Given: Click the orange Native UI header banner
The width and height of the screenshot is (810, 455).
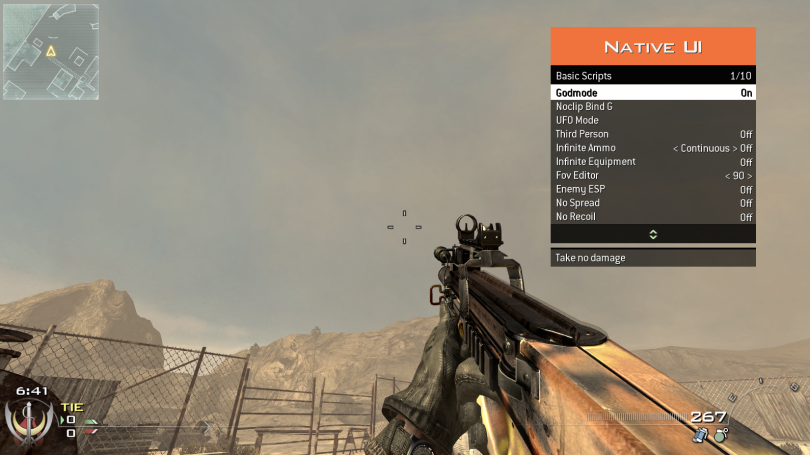Looking at the screenshot, I should tap(653, 46).
